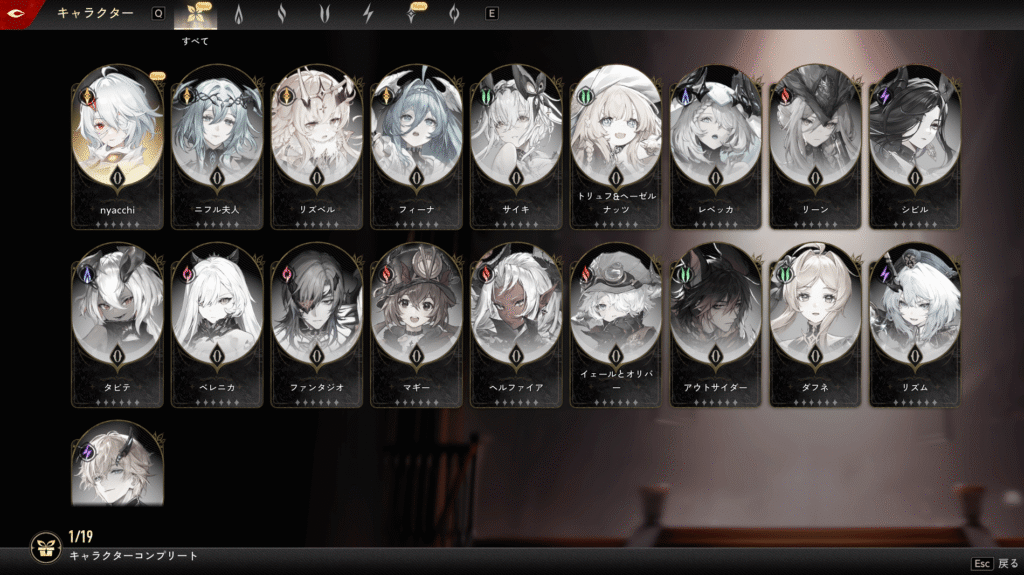1024x575 pixels.
Task: Select the シビル character card
Action: (x=915, y=140)
